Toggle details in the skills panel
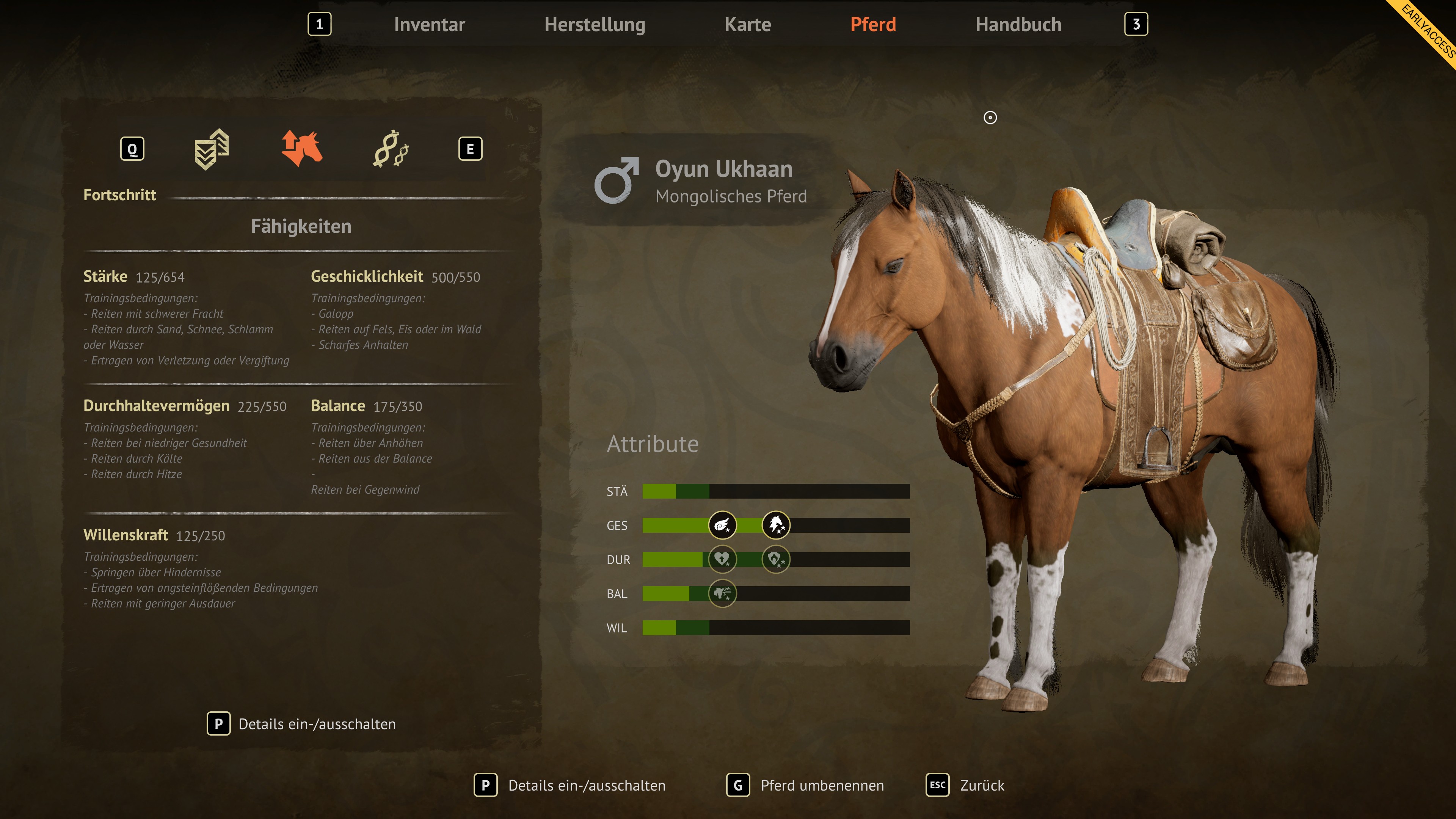1456x819 pixels. pyautogui.click(x=302, y=724)
